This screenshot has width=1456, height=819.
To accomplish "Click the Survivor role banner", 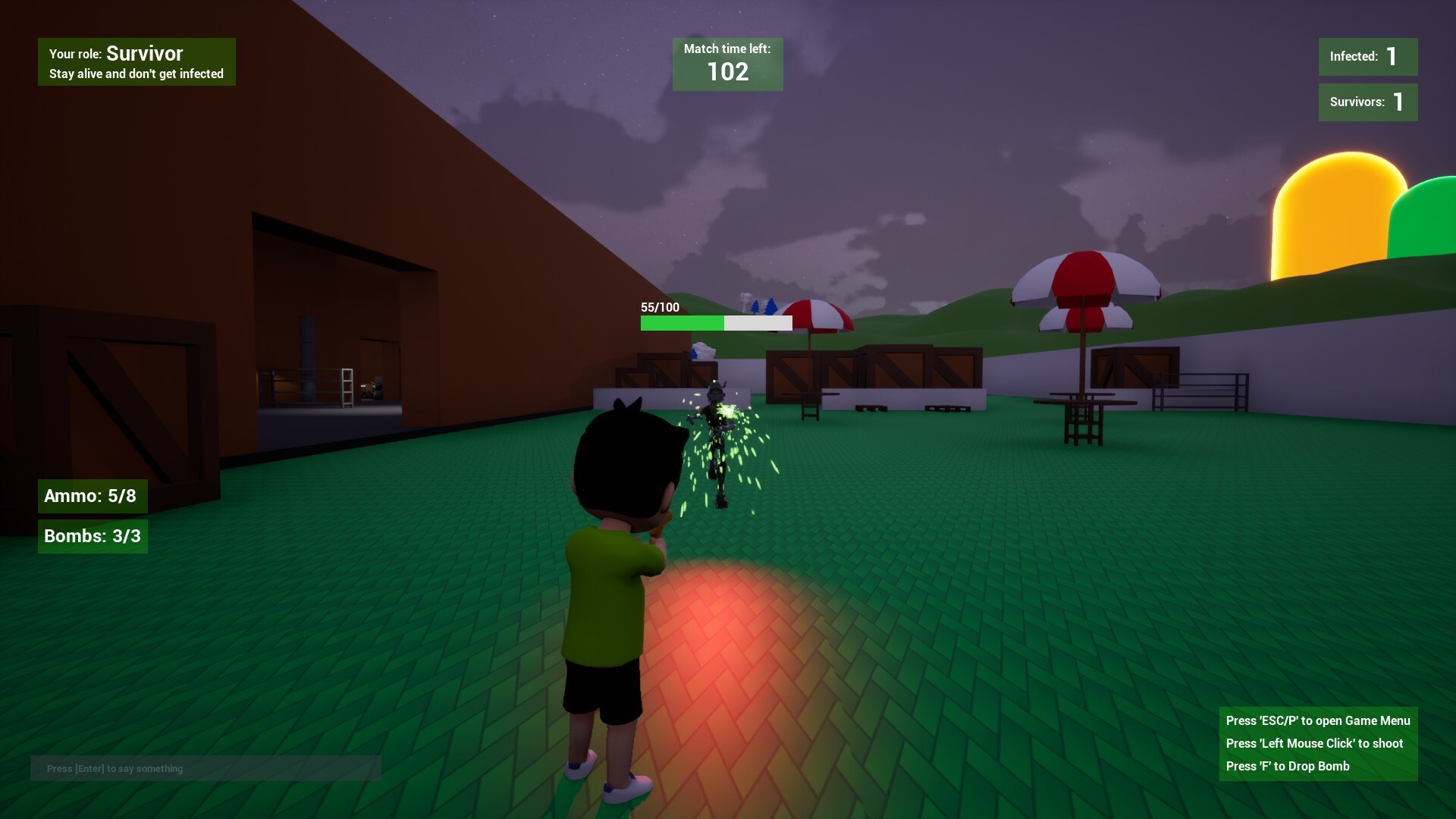I will pos(136,62).
